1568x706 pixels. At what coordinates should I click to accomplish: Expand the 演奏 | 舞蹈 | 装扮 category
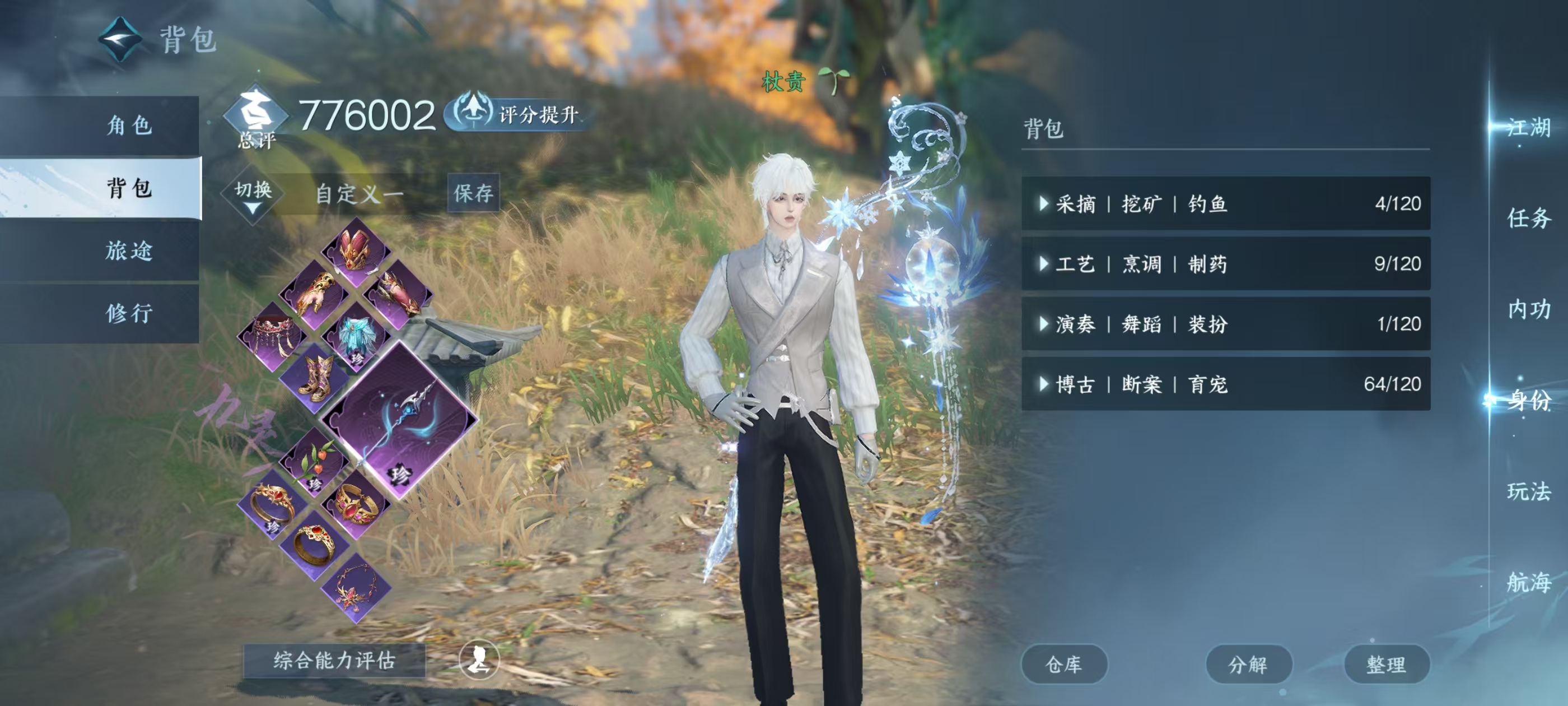[x=1225, y=324]
